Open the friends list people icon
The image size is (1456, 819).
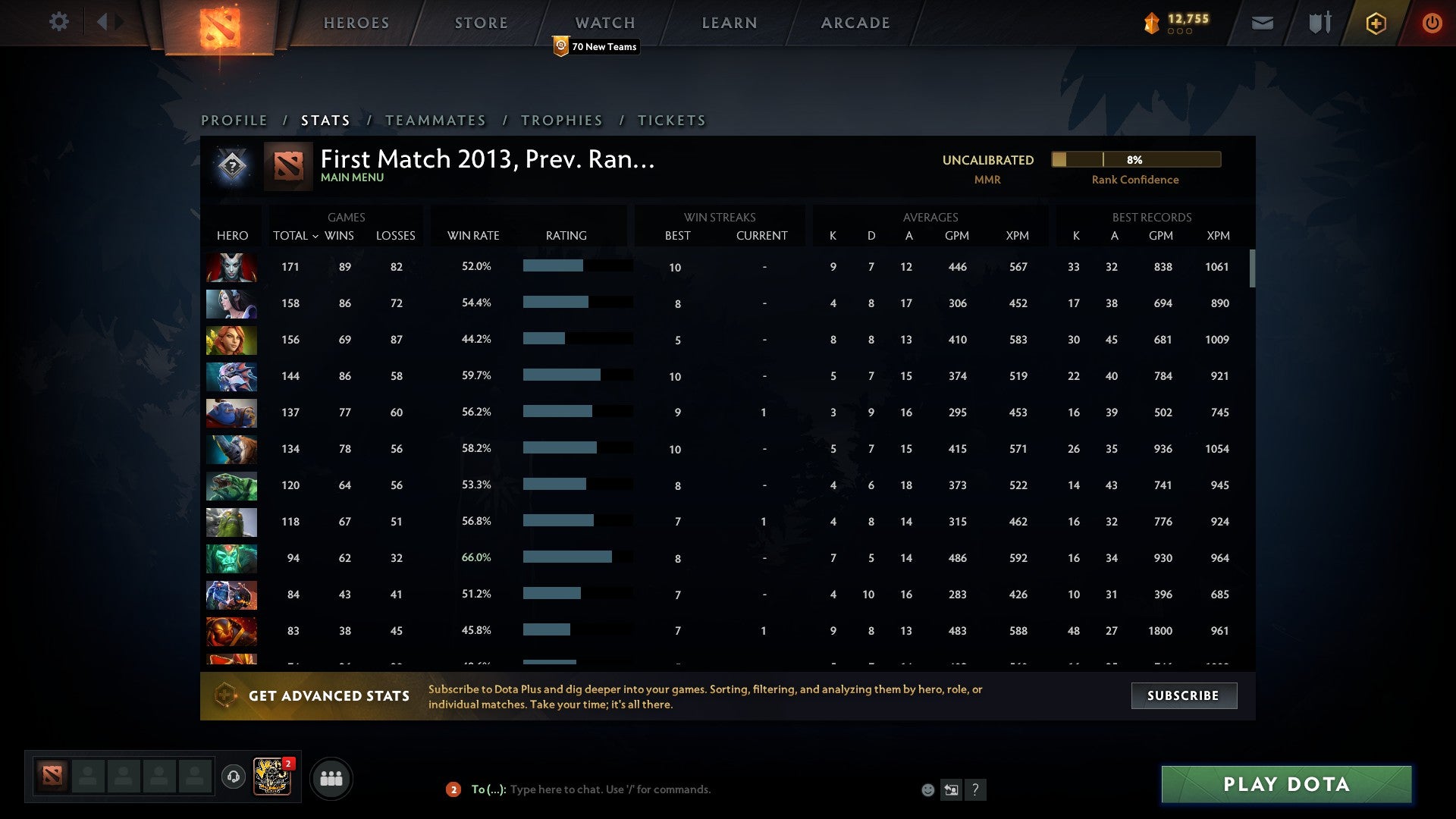[331, 777]
